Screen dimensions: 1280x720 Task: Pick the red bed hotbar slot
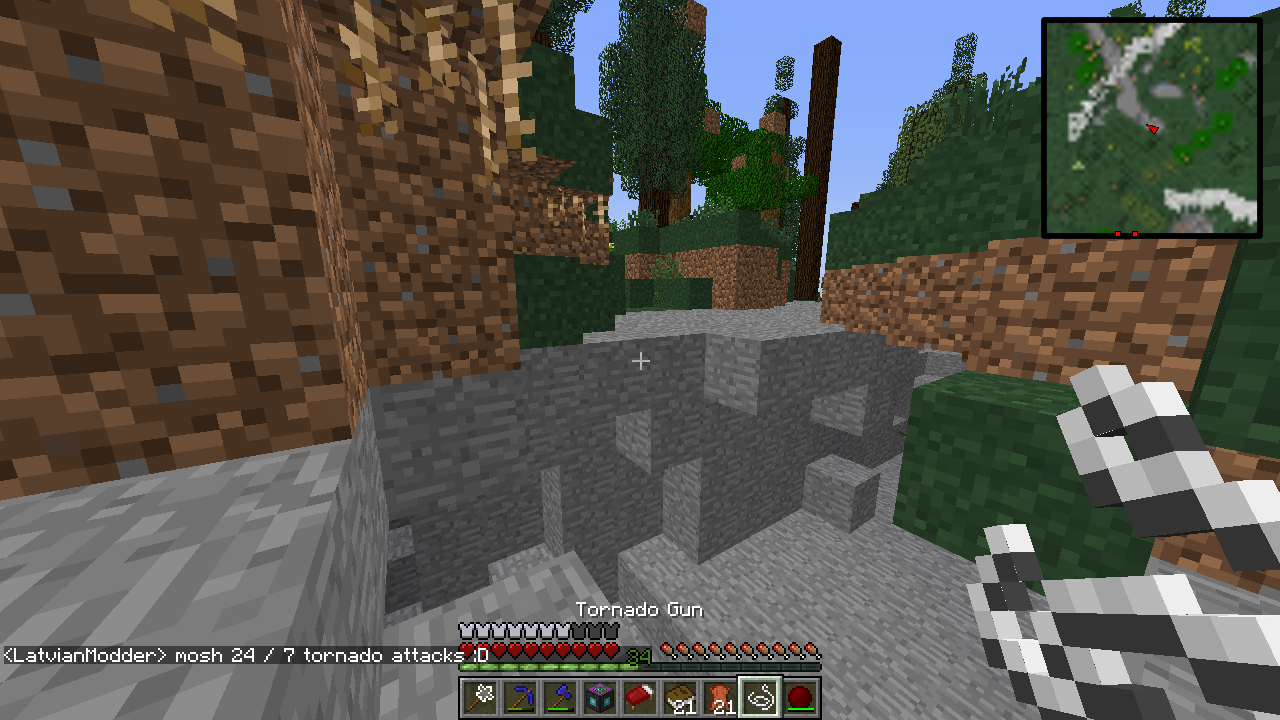pyautogui.click(x=640, y=697)
